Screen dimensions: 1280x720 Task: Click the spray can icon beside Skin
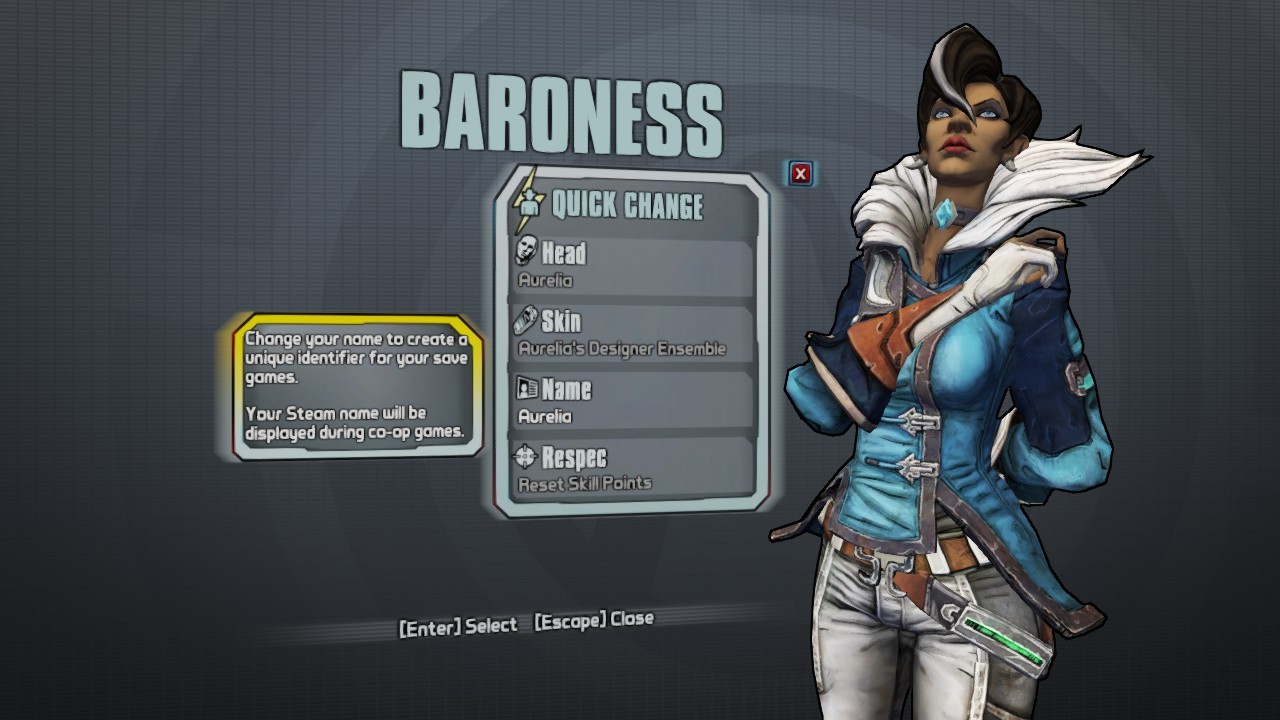point(524,321)
